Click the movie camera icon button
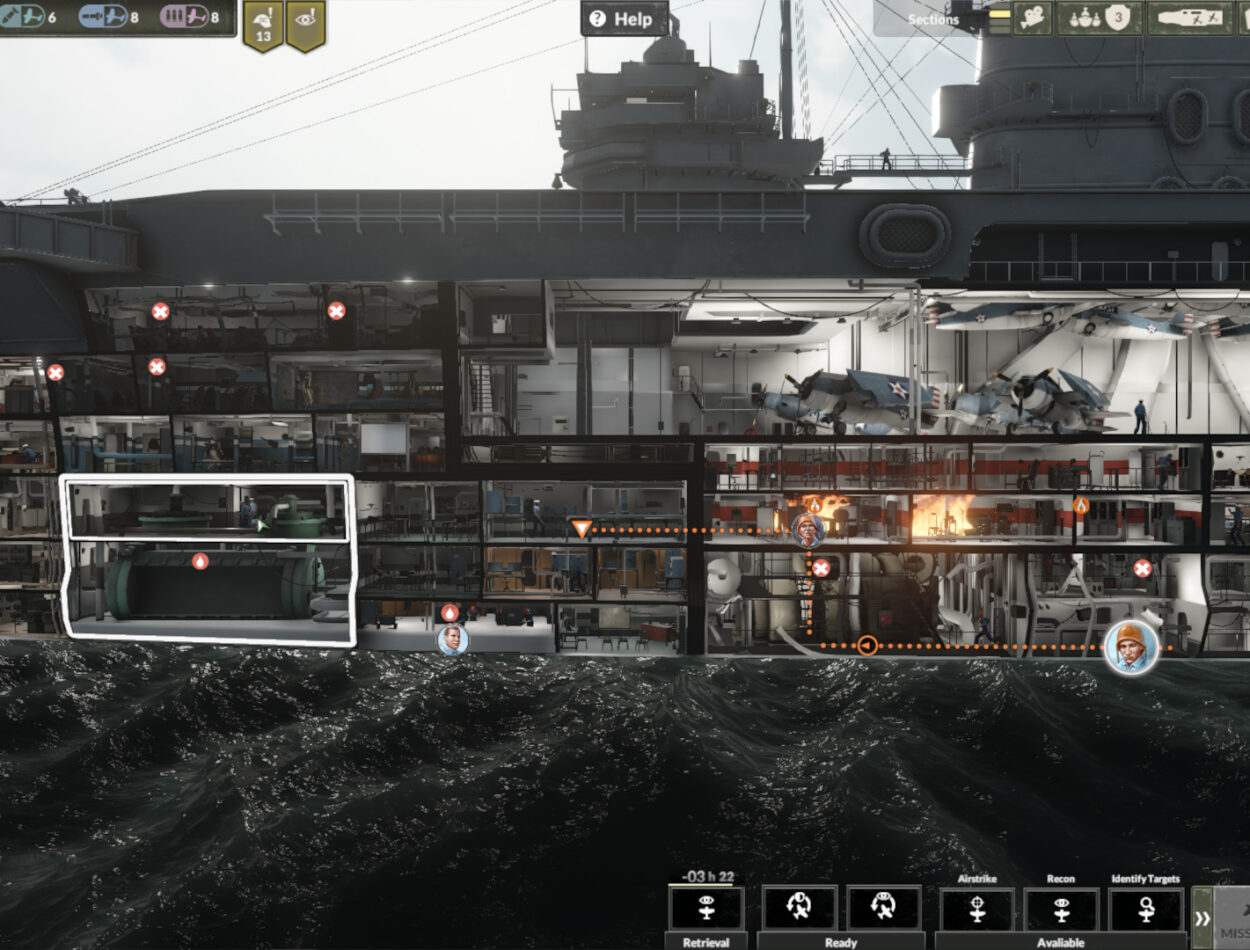 pos(1033,17)
